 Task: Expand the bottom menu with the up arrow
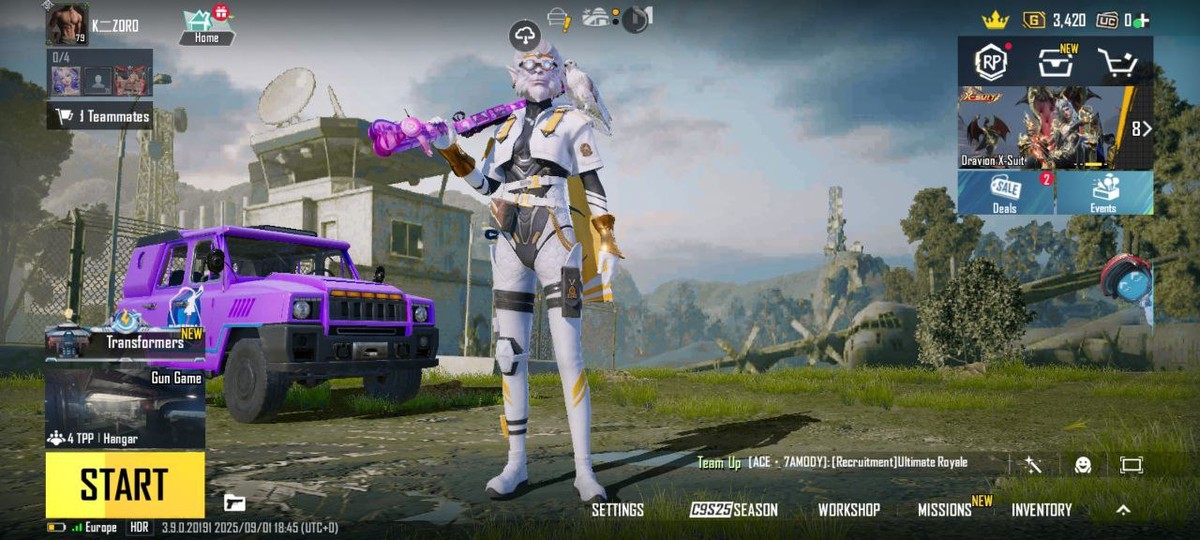1123,510
